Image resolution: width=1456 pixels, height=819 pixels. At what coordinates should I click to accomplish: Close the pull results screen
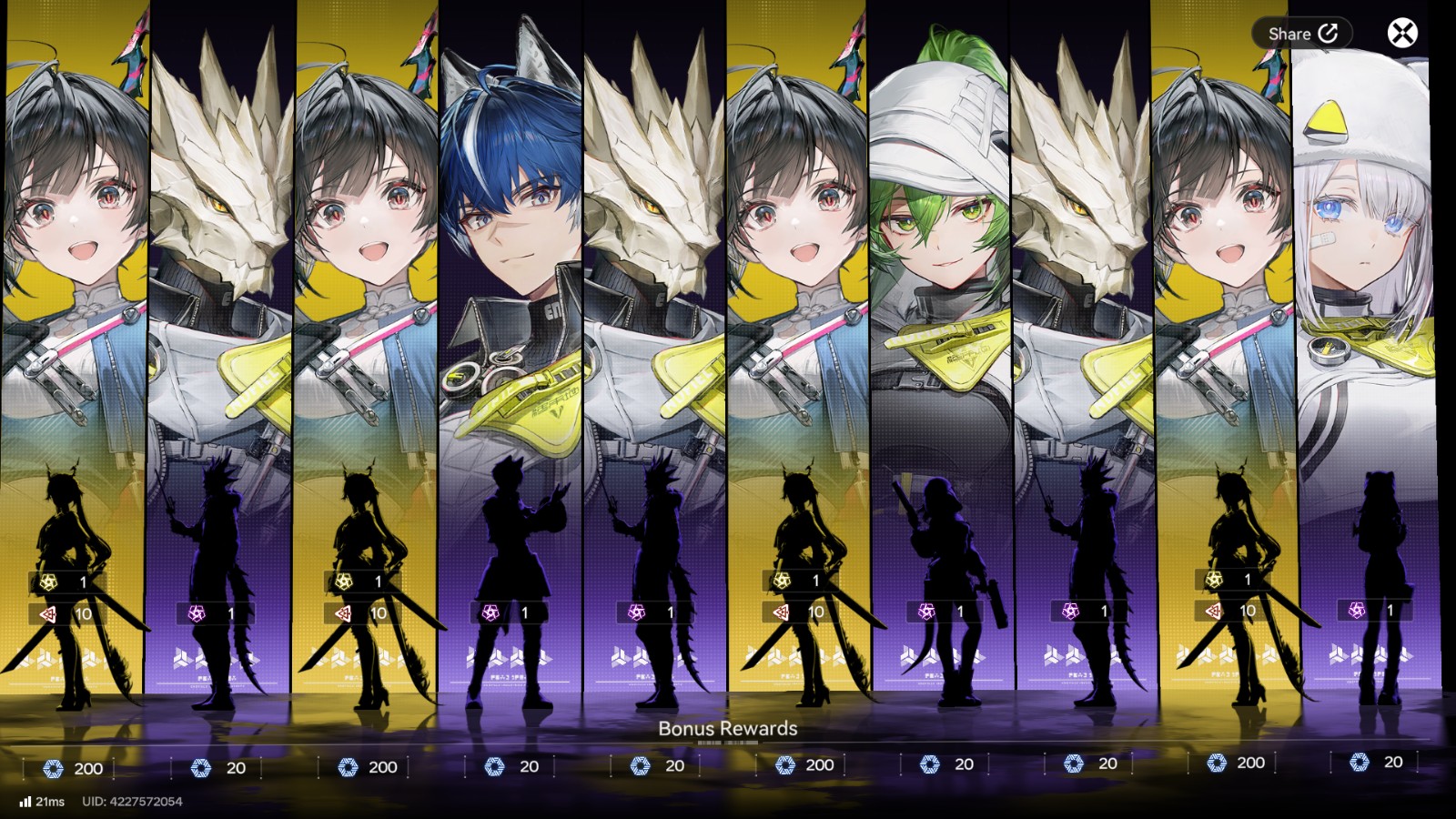(x=1402, y=34)
